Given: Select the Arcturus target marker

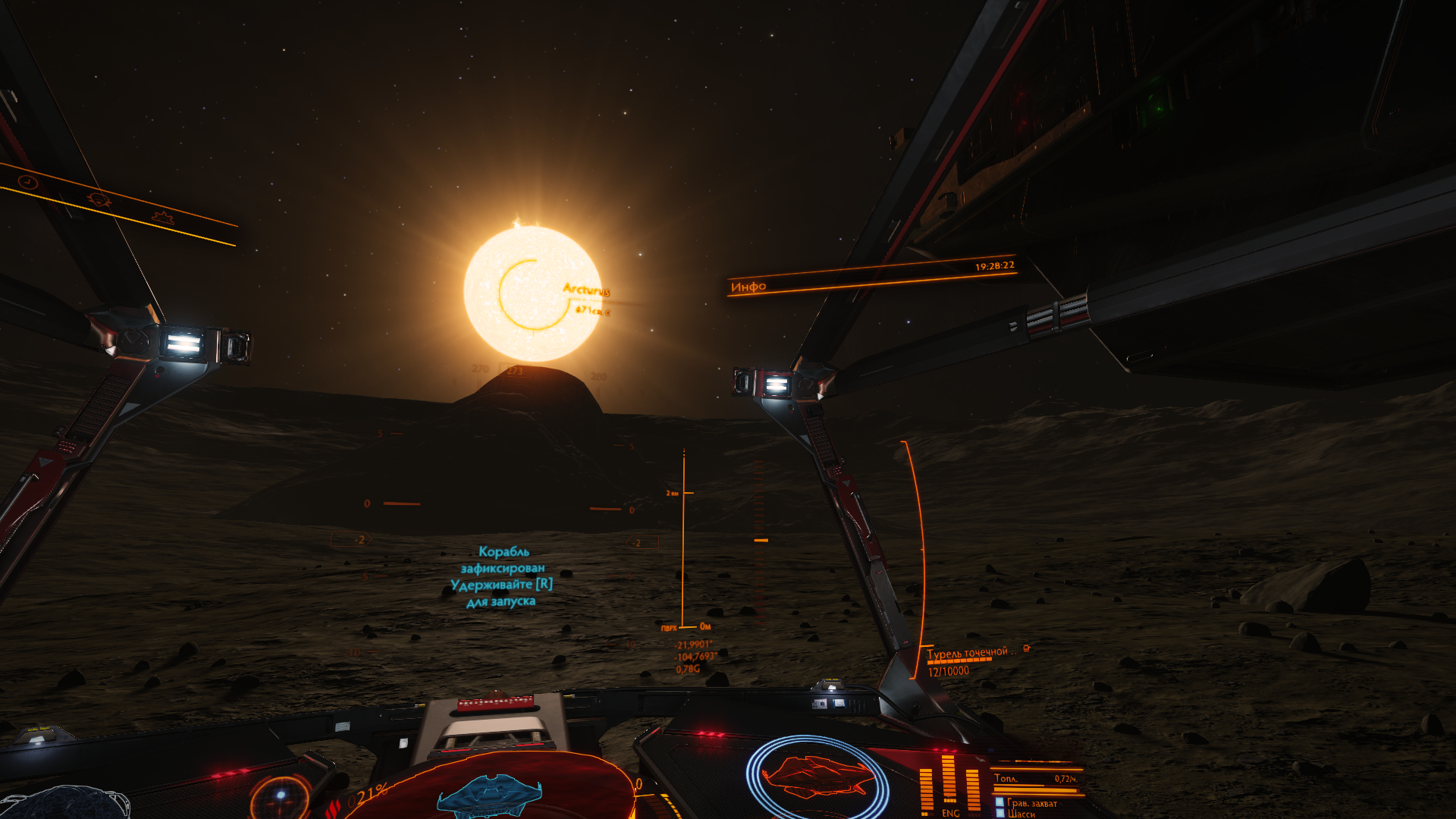Looking at the screenshot, I should (x=533, y=293).
